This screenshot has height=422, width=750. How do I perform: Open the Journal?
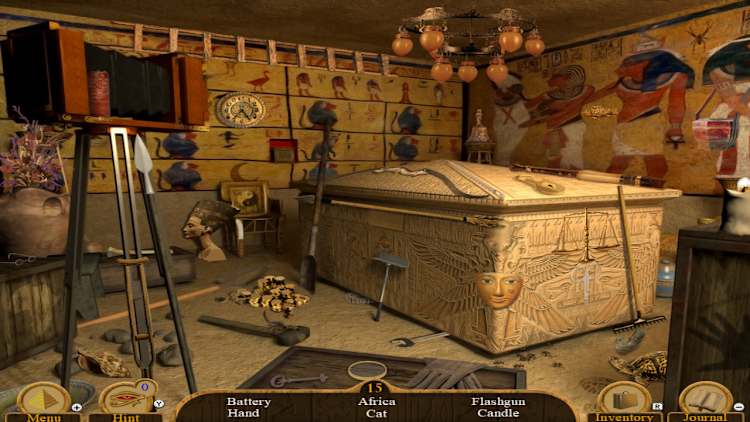(706, 402)
